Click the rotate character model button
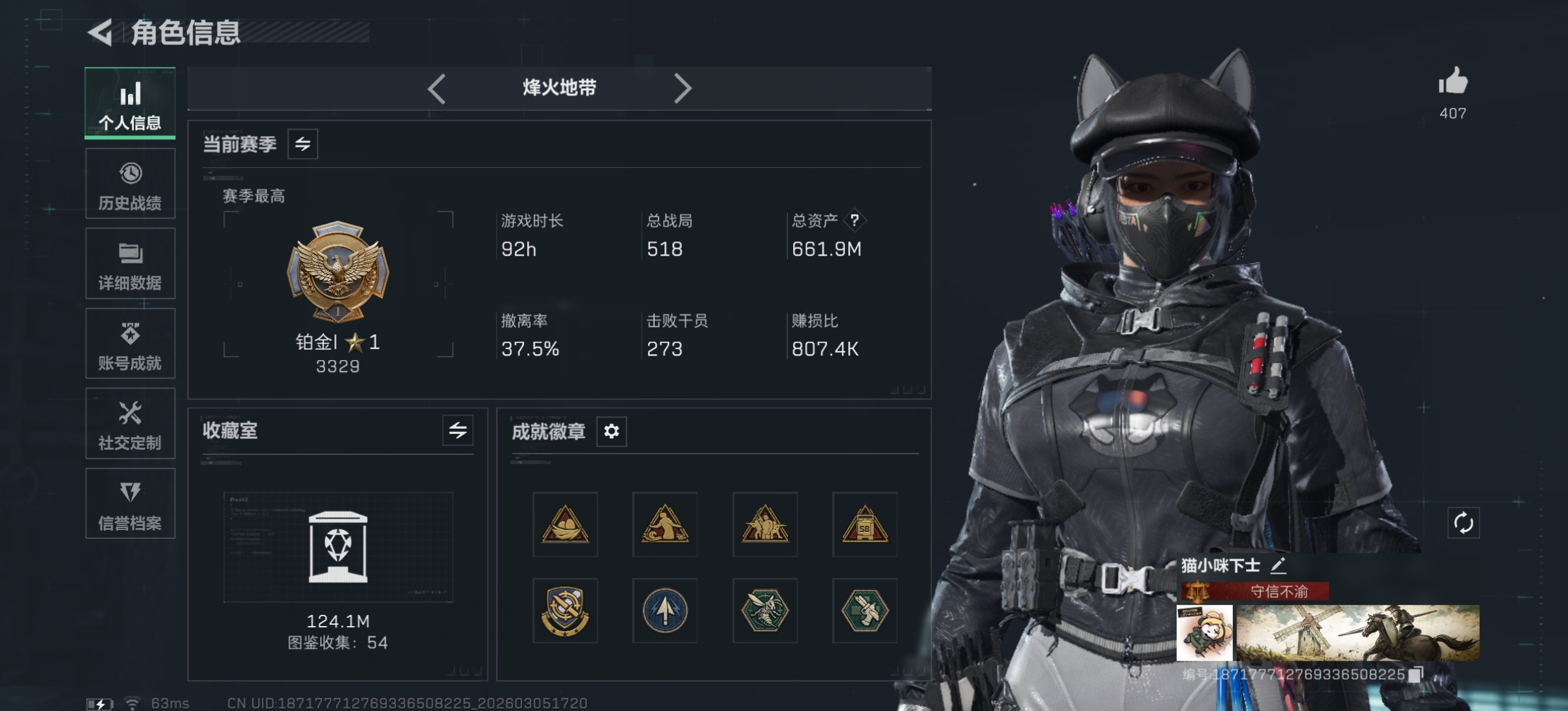Screen dimensions: 1568x711 [1463, 523]
